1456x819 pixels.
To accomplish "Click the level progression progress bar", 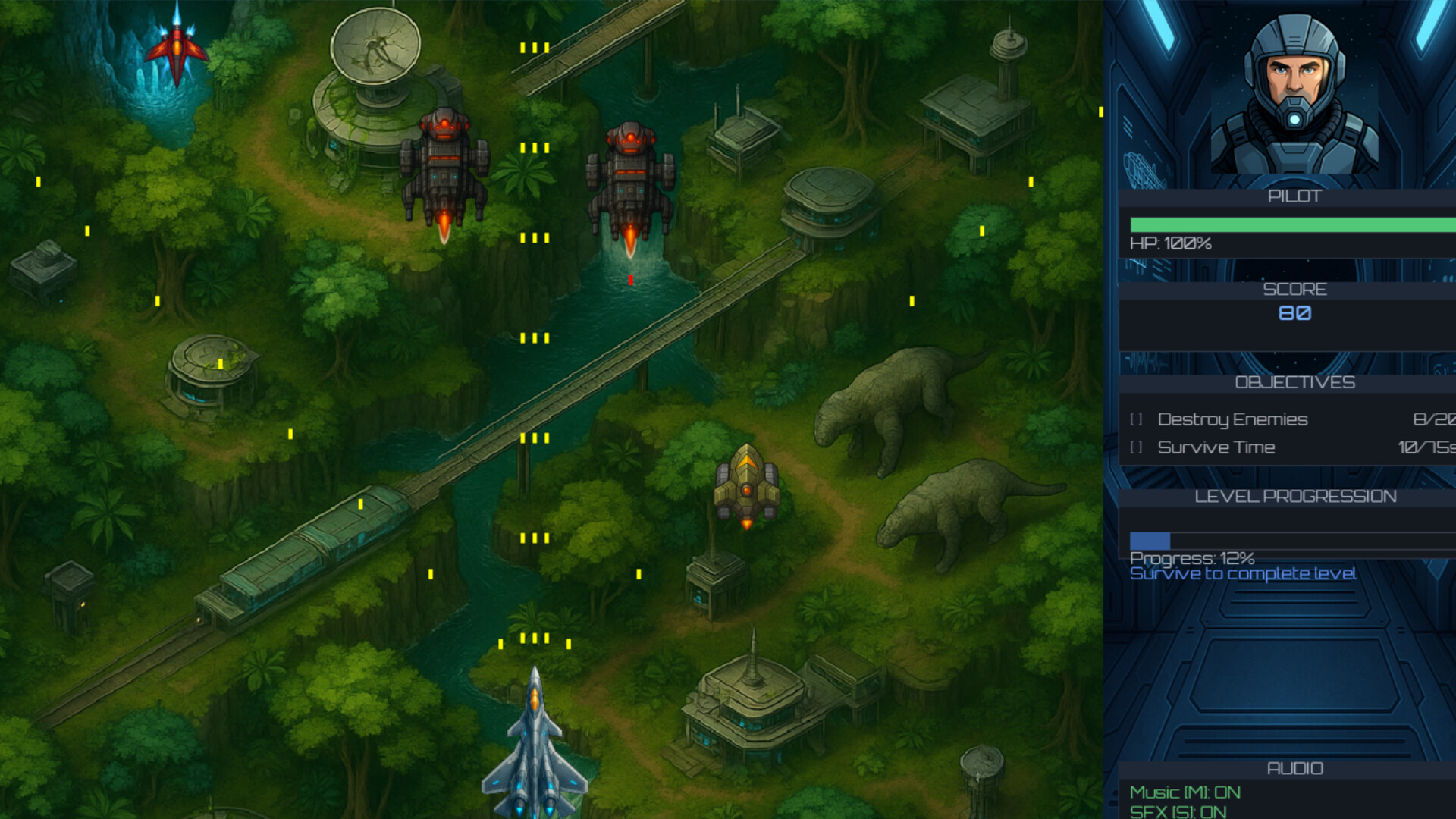I will pos(1289,539).
